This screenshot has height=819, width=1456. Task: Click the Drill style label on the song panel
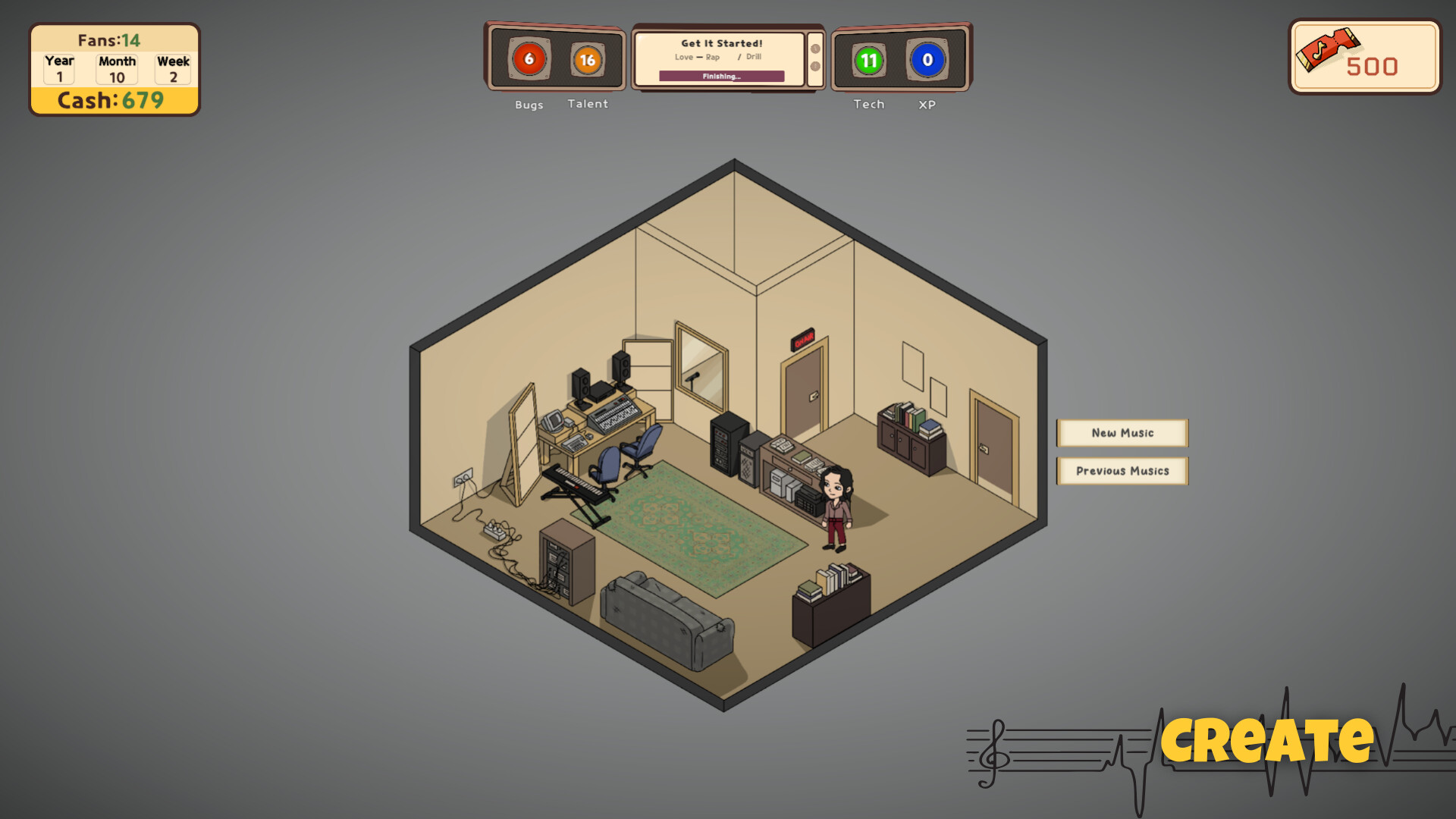click(755, 57)
